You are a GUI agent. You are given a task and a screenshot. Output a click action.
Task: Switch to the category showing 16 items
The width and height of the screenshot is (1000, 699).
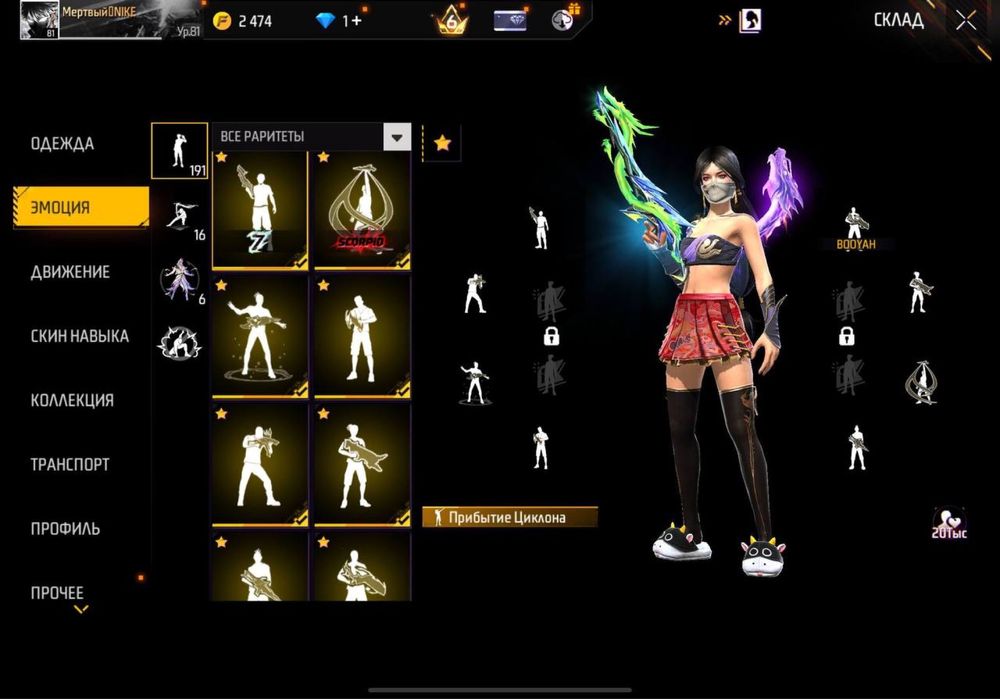coord(179,217)
